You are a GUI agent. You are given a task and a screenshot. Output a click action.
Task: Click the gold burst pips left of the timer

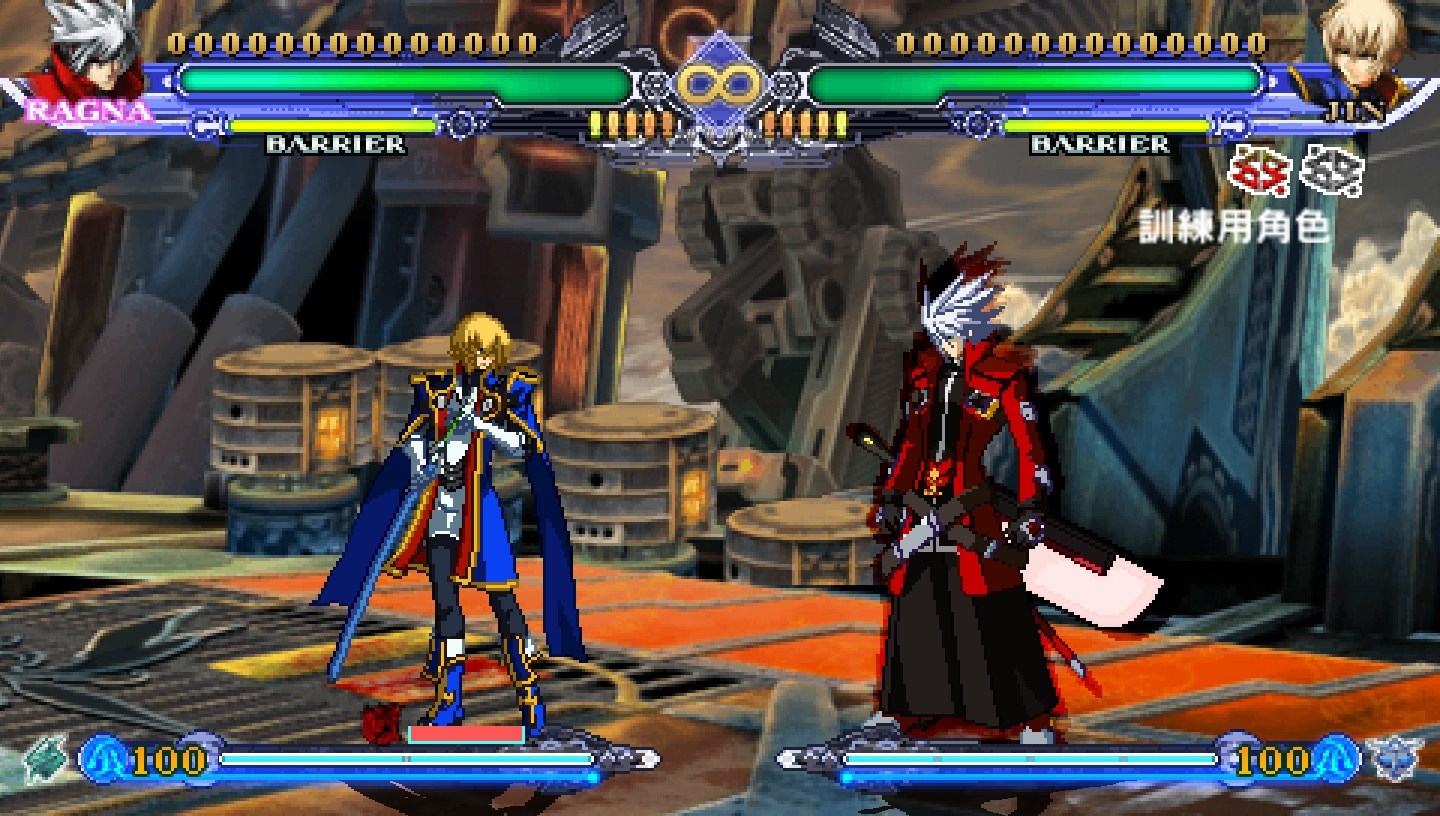pos(630,122)
